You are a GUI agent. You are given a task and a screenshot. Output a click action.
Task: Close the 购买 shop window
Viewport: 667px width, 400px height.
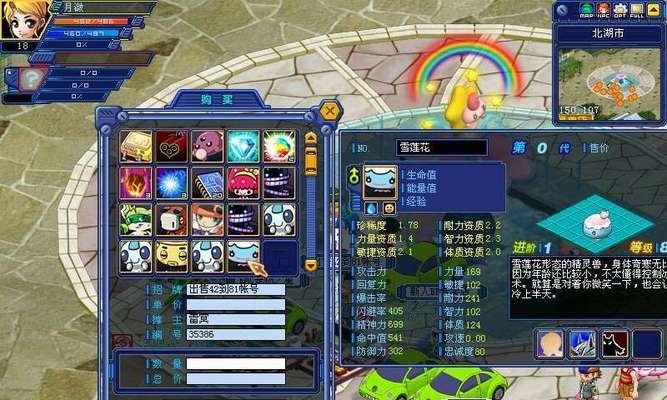tap(330, 111)
